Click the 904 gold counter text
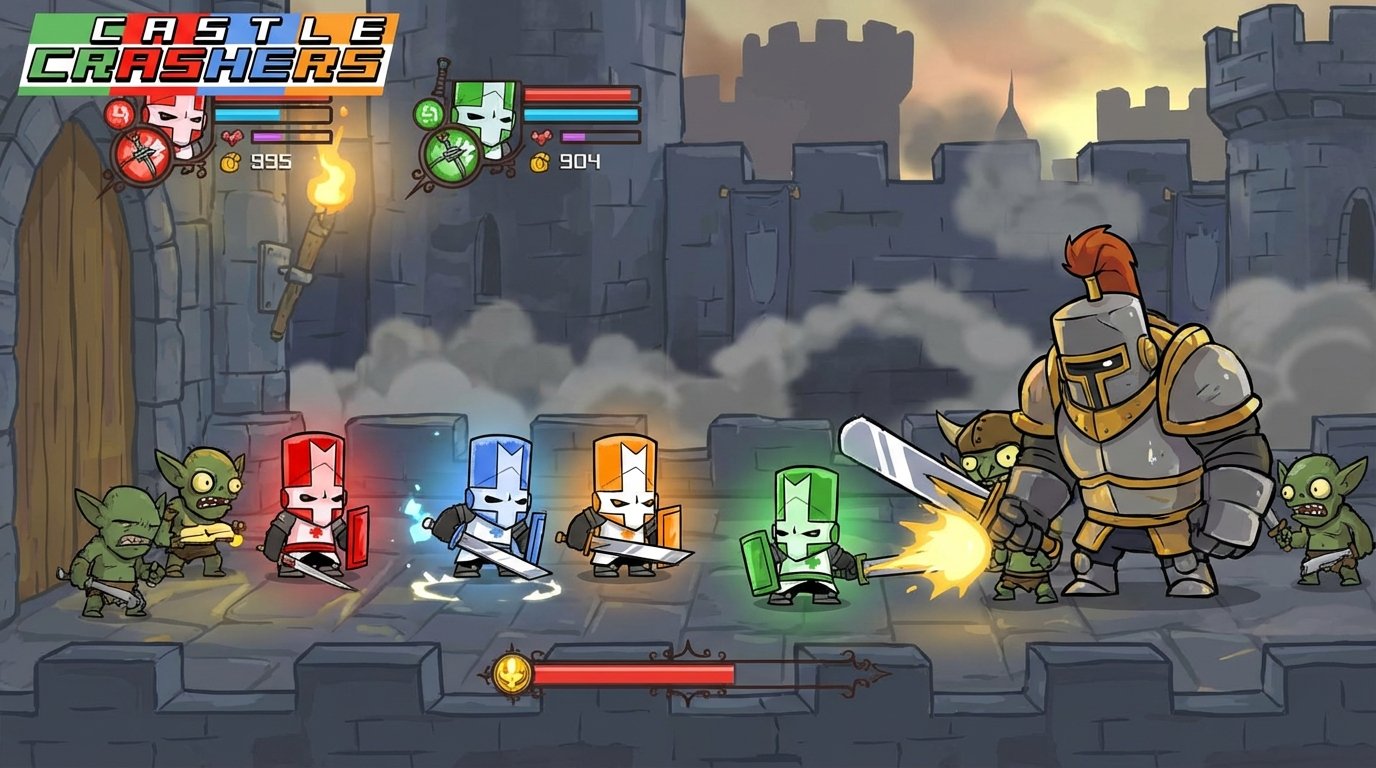The height and width of the screenshot is (768, 1376). pyautogui.click(x=579, y=161)
